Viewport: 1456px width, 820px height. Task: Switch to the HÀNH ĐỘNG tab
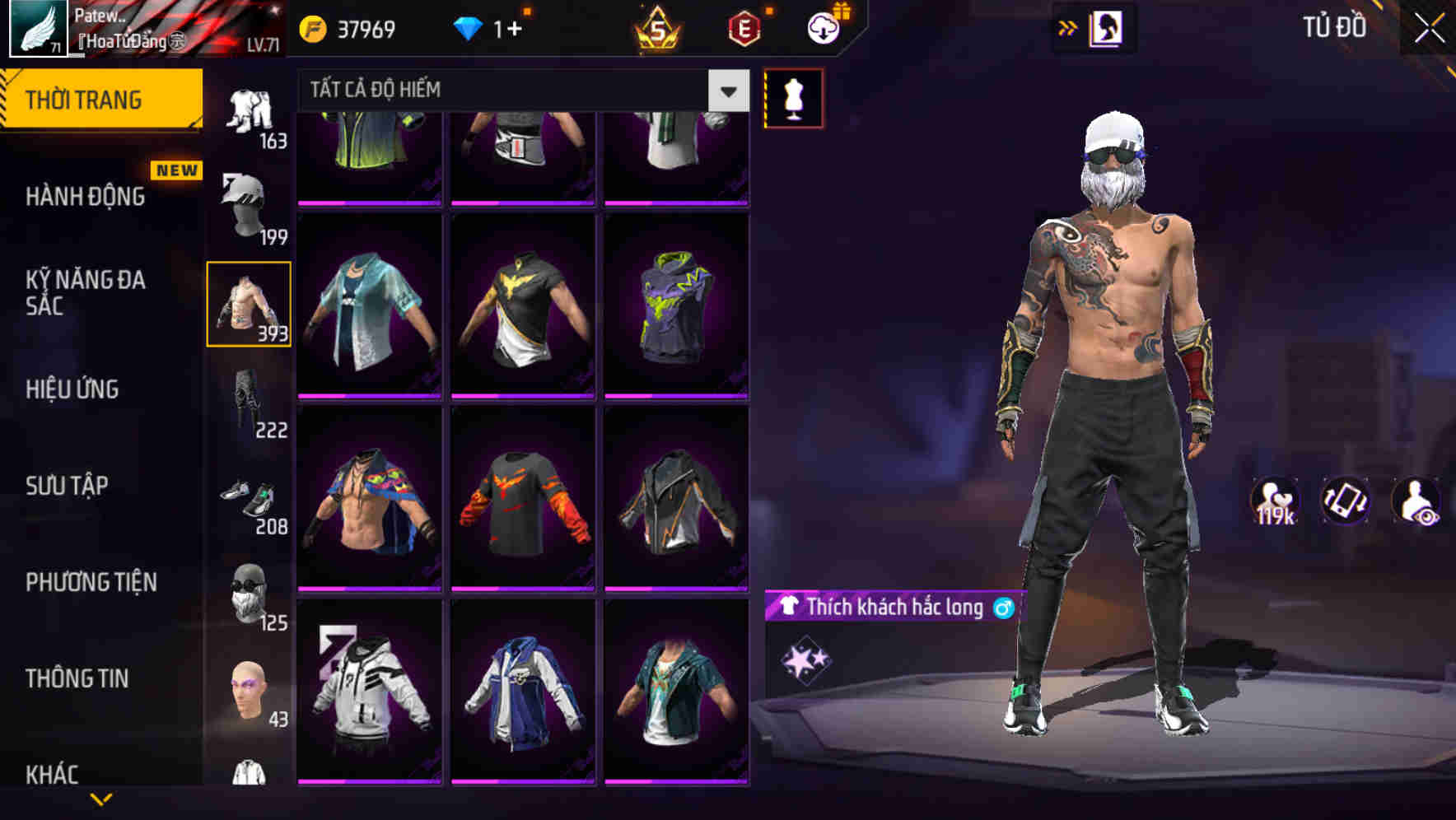click(86, 198)
